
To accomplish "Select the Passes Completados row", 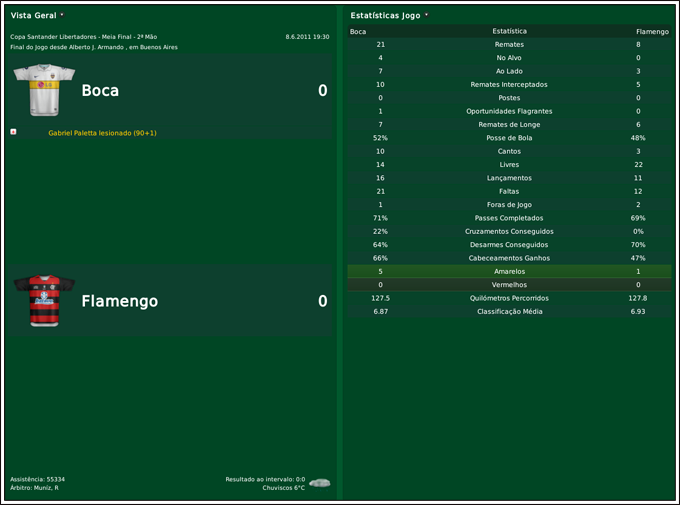I will pos(509,218).
